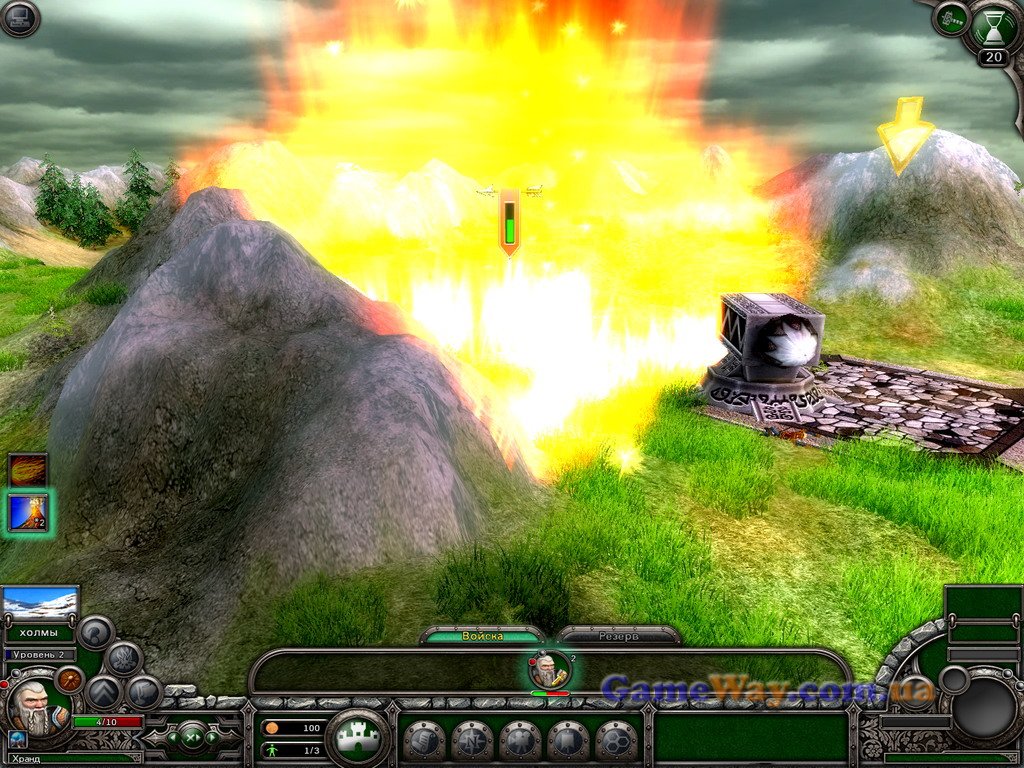This screenshot has height=768, width=1024.
Task: Select the fiery spell effect icon
Action: pyautogui.click(x=28, y=470)
